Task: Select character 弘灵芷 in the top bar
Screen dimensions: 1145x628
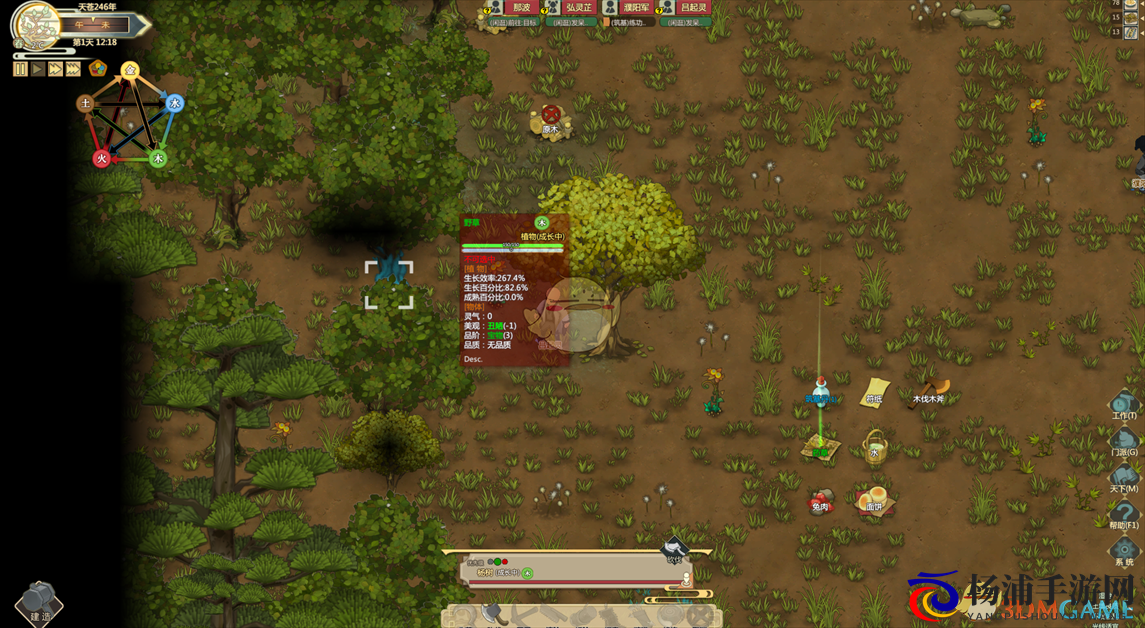Action: [x=579, y=8]
